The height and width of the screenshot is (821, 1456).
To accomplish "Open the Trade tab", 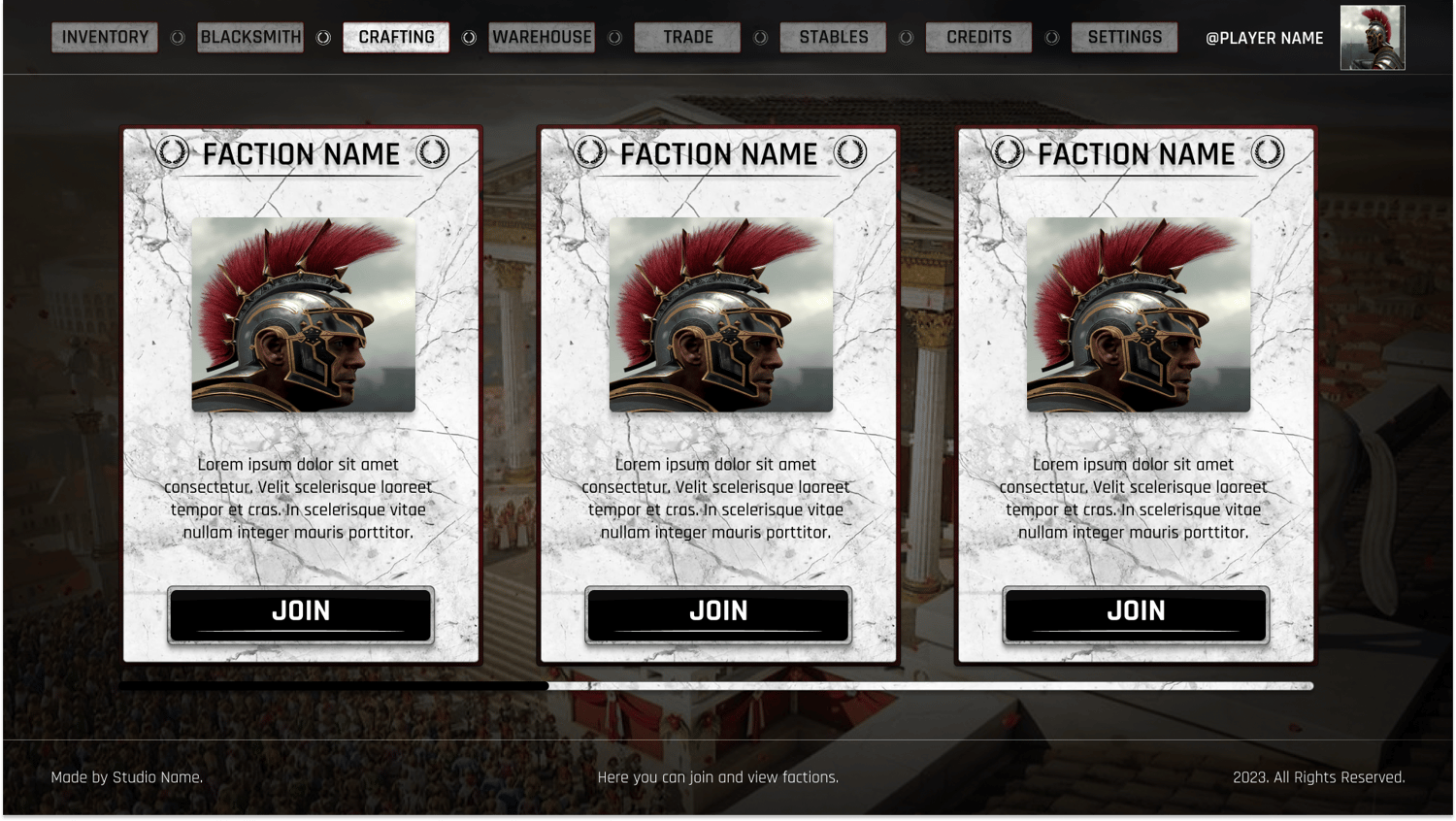I will pos(687,38).
